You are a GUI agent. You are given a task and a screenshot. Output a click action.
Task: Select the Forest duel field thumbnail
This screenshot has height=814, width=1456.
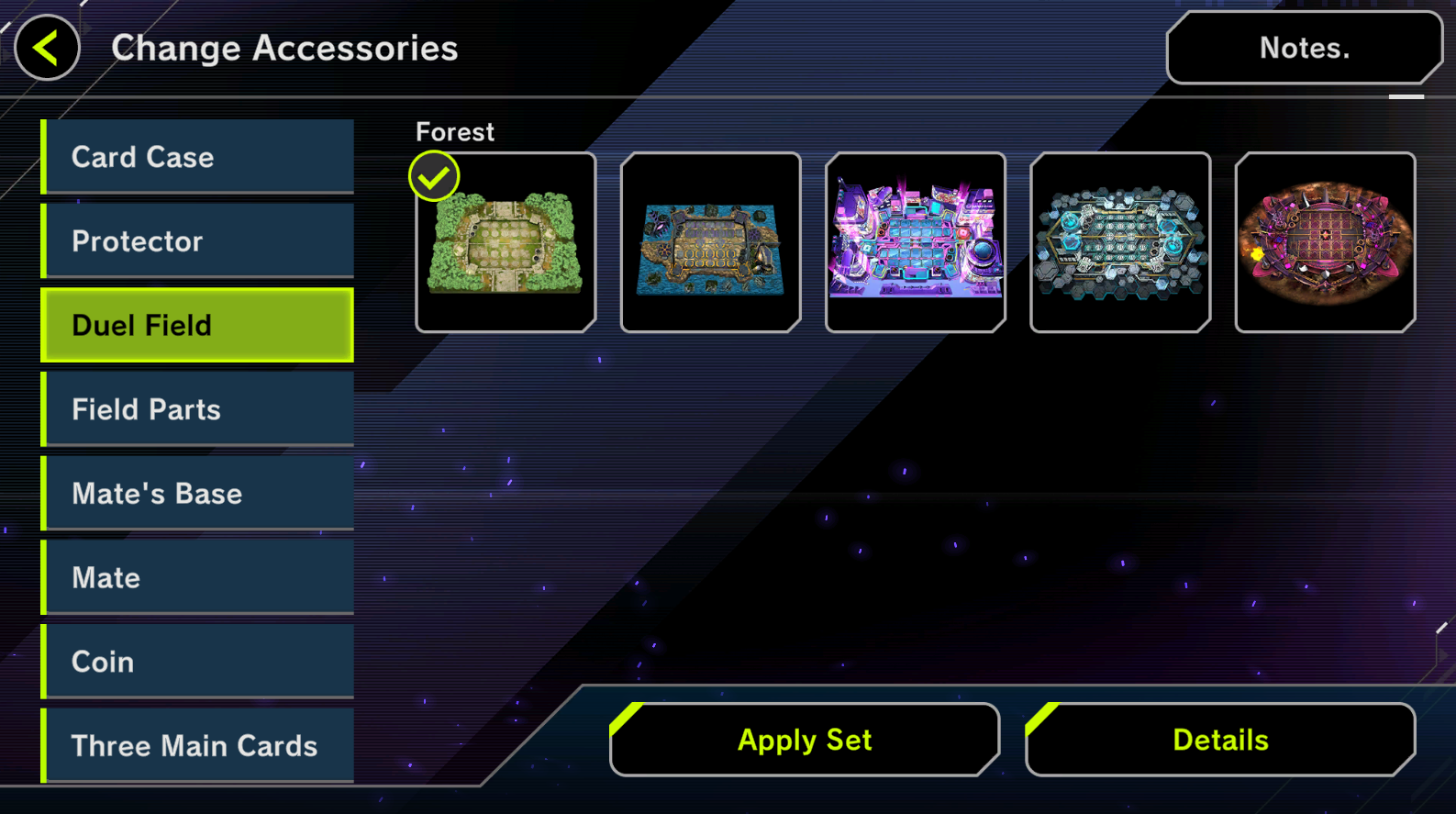(x=506, y=242)
